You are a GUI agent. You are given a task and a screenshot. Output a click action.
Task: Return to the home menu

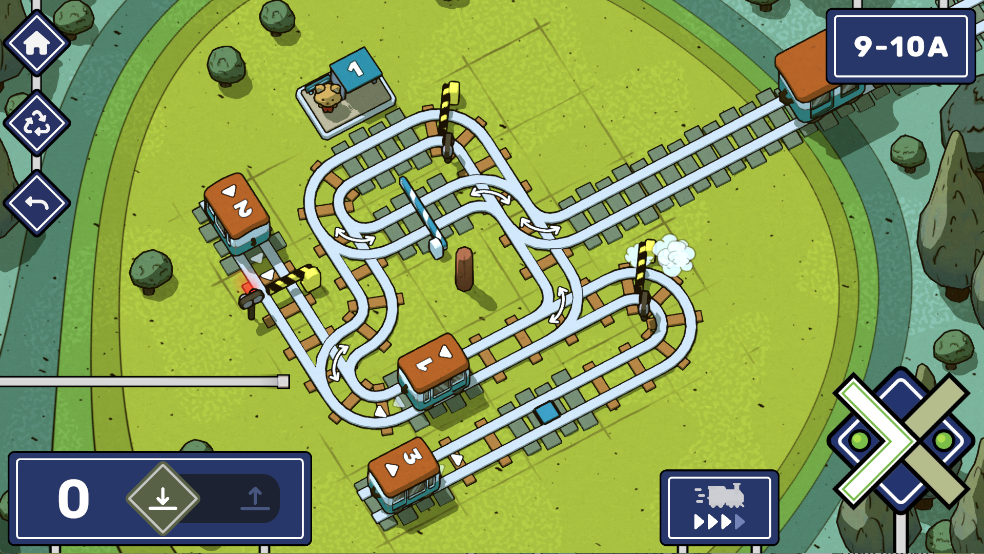click(37, 43)
